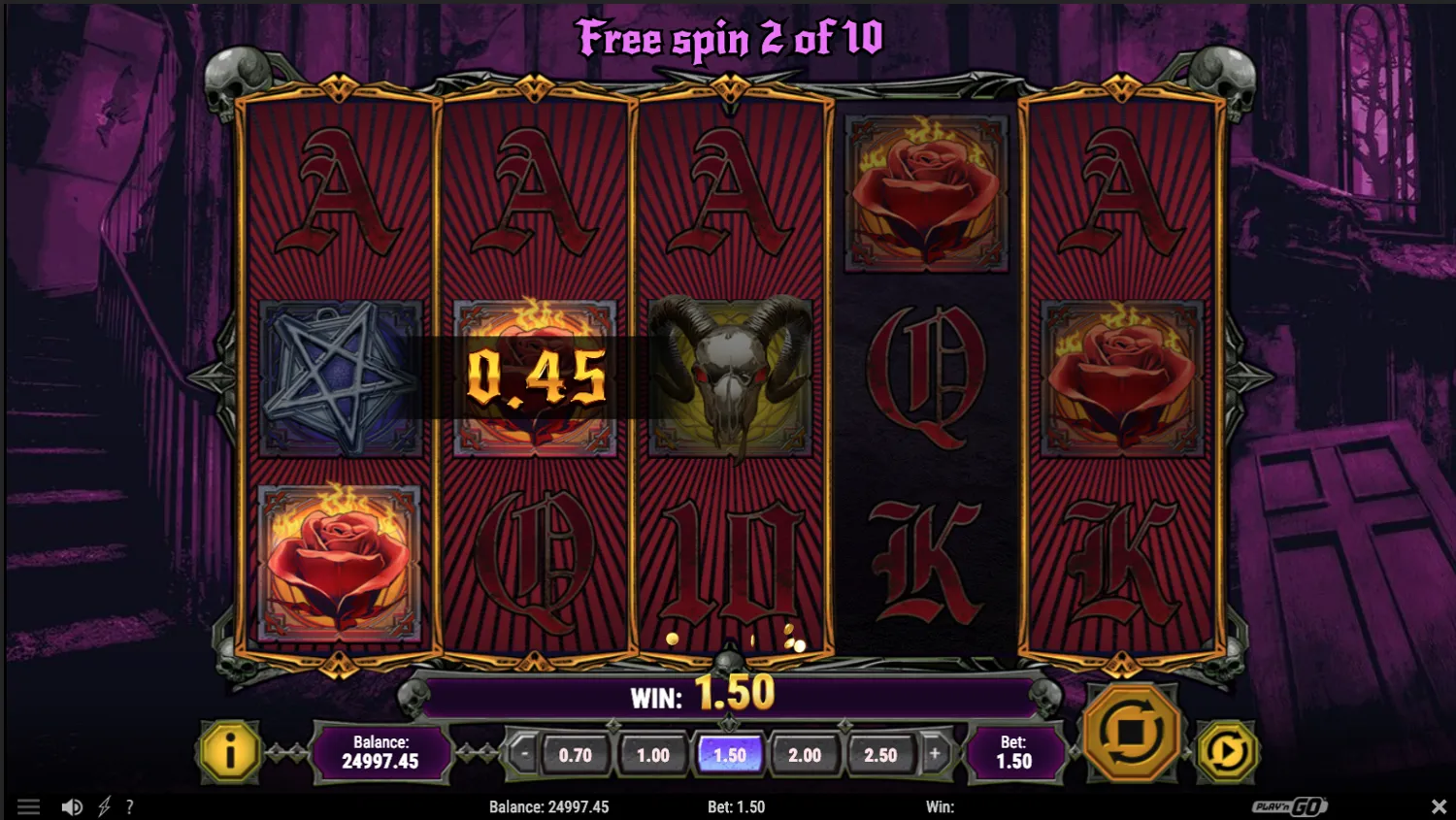1456x820 pixels.
Task: Choose the 2.00 bet amount
Action: pyautogui.click(x=806, y=753)
